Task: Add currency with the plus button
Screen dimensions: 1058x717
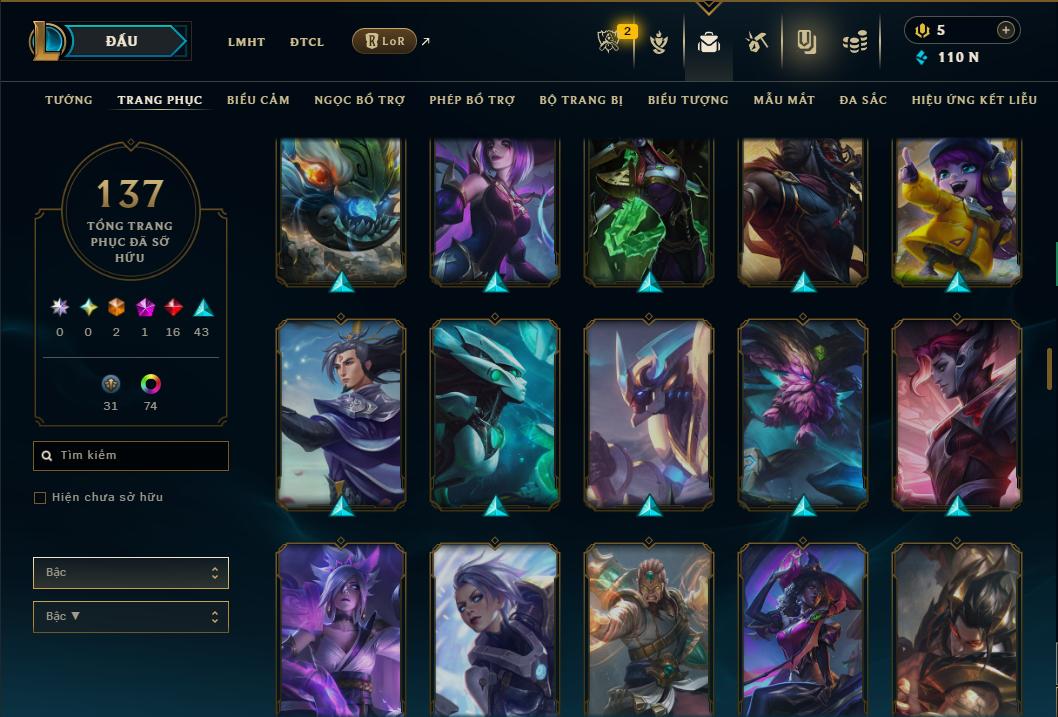Action: click(1006, 30)
